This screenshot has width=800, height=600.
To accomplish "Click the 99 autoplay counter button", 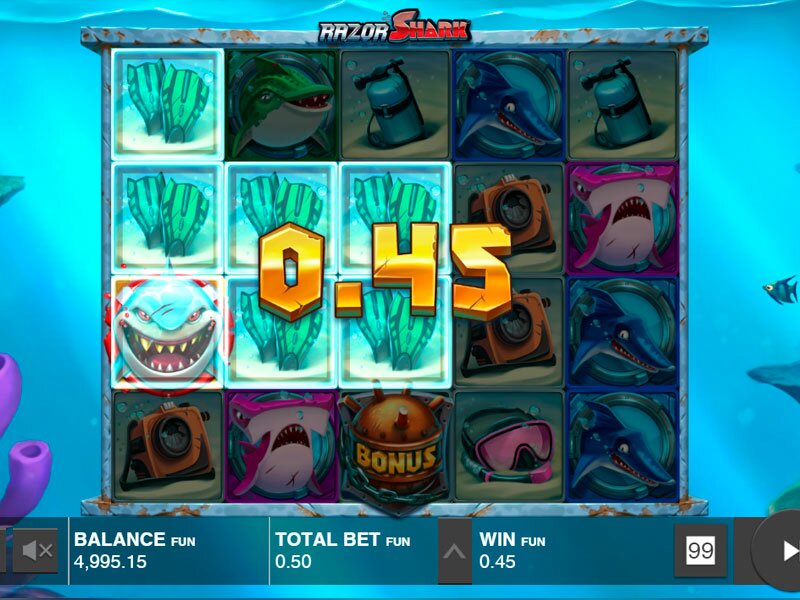I will coord(700,551).
